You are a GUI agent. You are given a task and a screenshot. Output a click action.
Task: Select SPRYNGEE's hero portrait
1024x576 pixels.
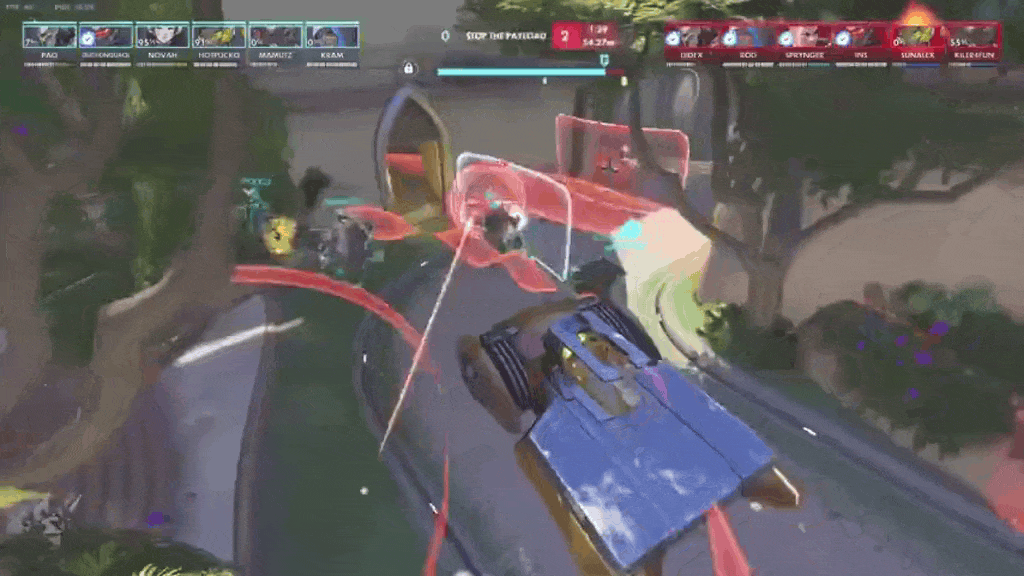tap(805, 38)
